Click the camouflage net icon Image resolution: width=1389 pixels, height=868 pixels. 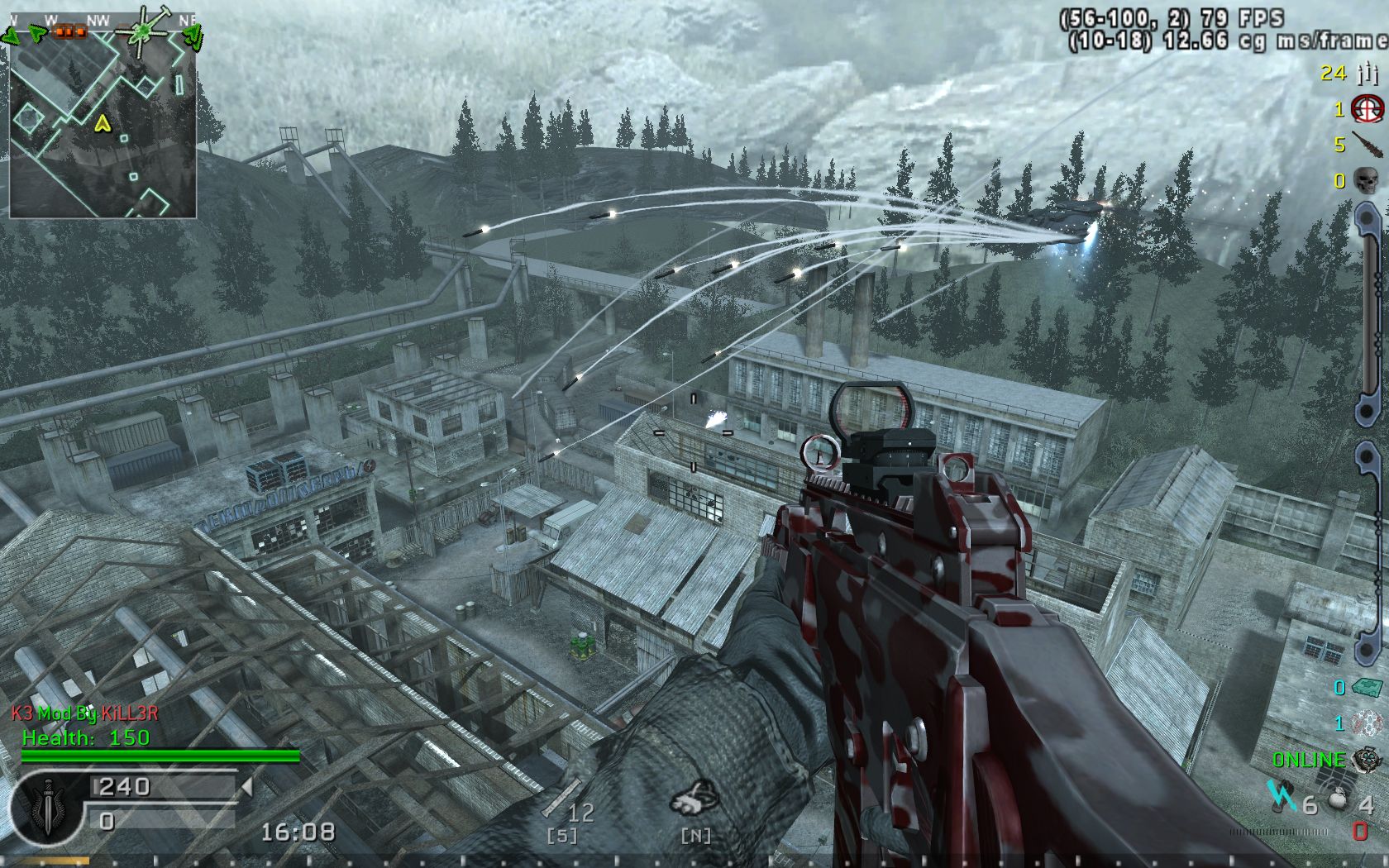click(1367, 723)
